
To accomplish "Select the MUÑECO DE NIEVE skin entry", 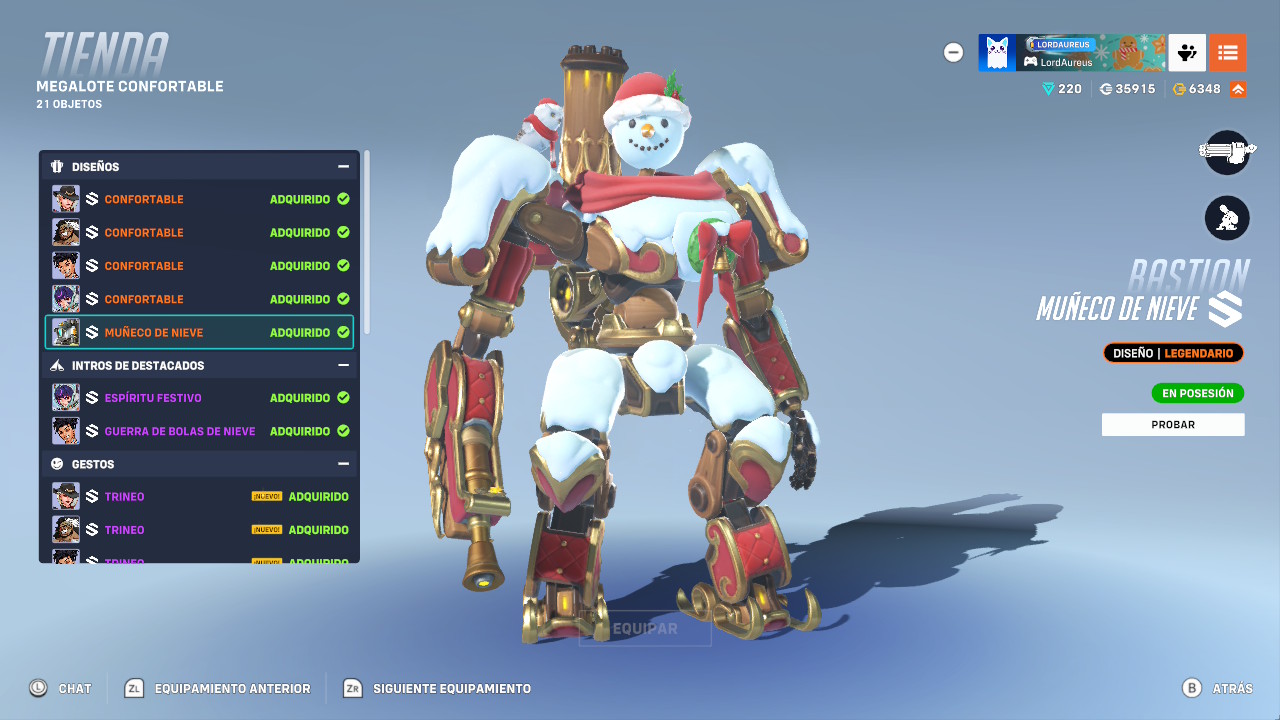I will pyautogui.click(x=198, y=332).
